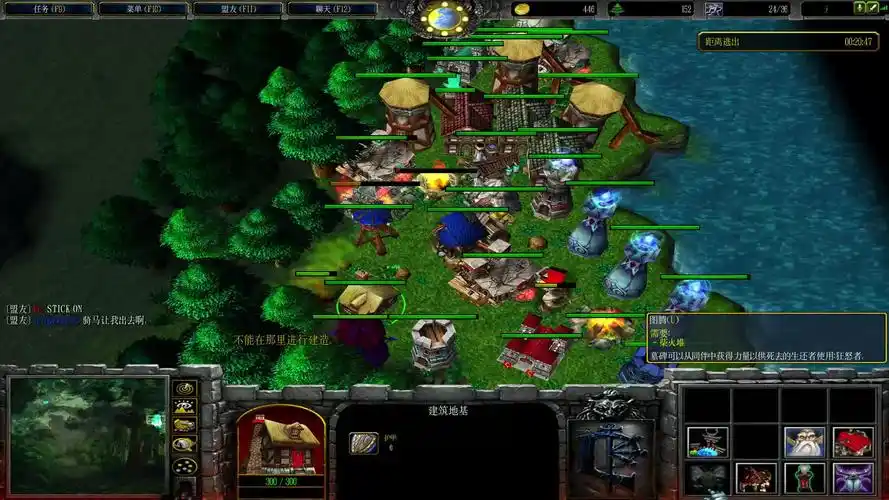This screenshot has width=889, height=500.
Task: Select the red-roofed building command icon
Action: point(853,441)
